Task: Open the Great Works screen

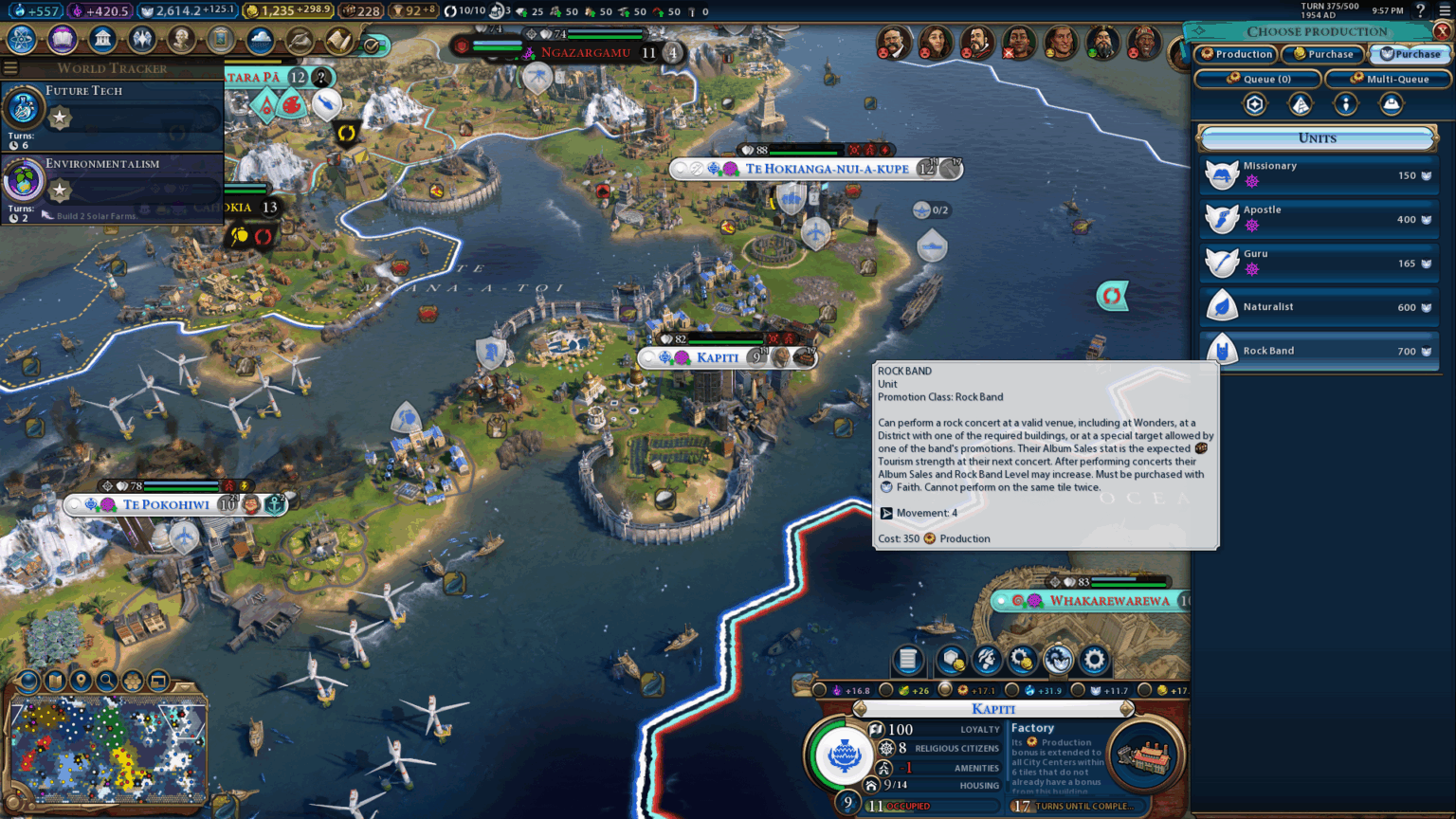Action: 220,40
